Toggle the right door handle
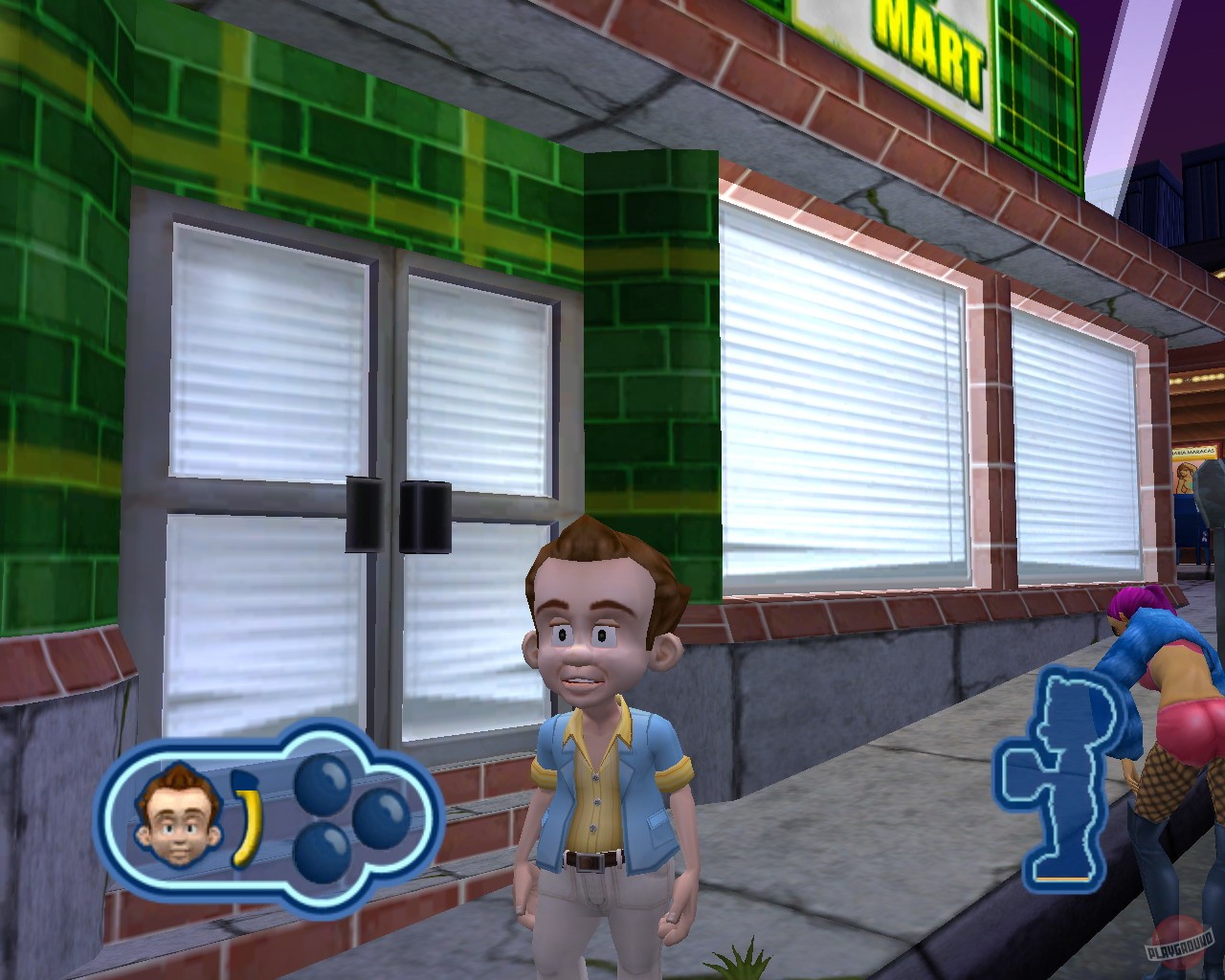The image size is (1225, 980). click(x=425, y=515)
